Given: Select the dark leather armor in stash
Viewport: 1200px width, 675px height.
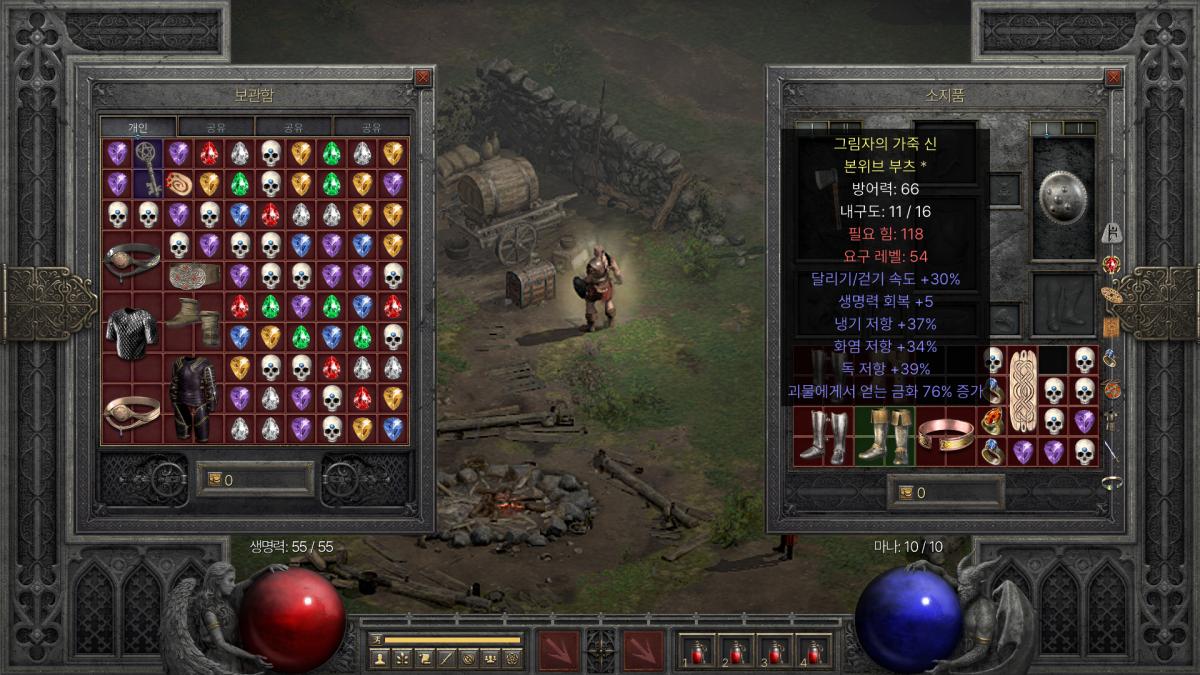Looking at the screenshot, I should (x=193, y=397).
